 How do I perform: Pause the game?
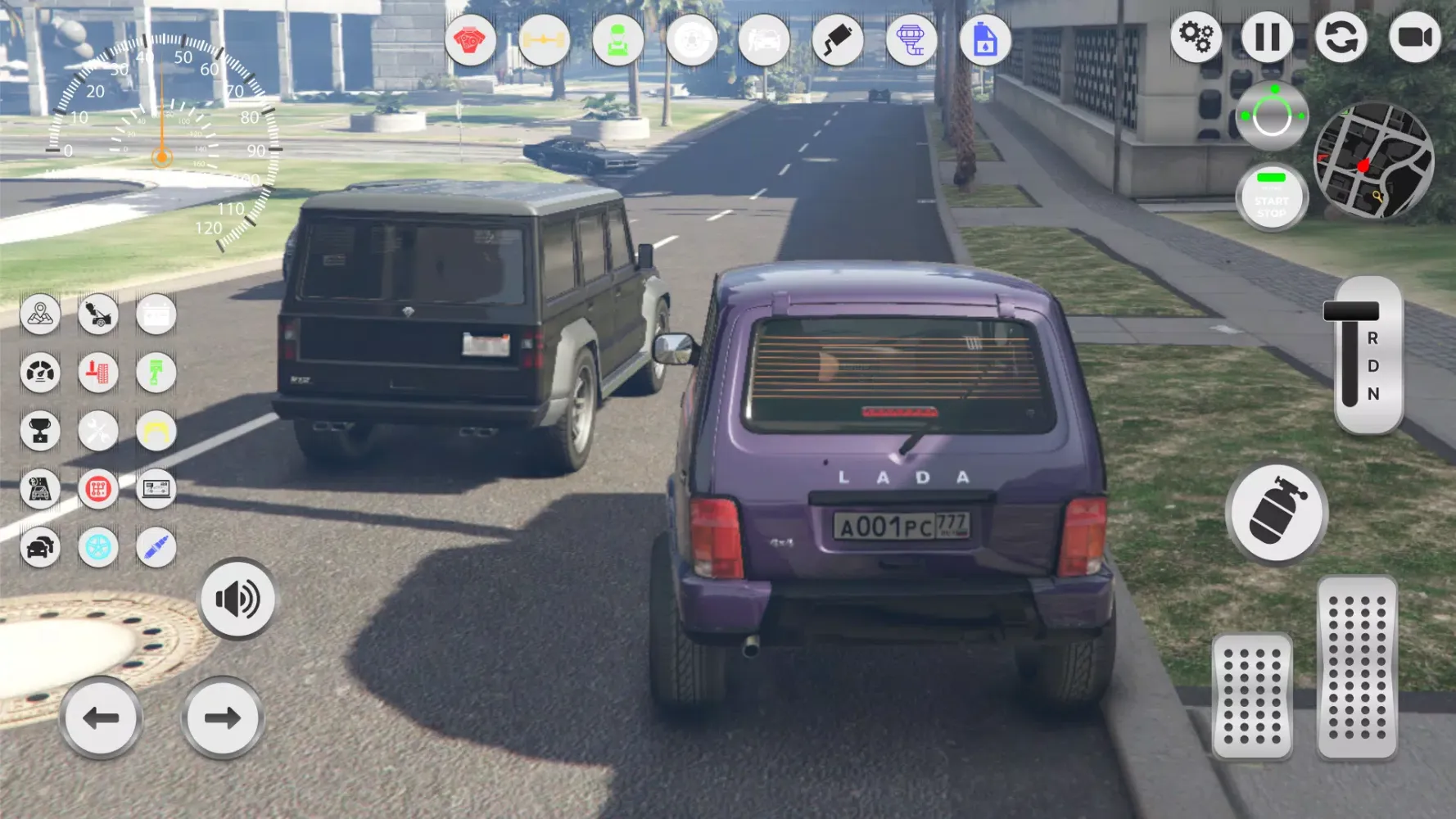click(1267, 37)
